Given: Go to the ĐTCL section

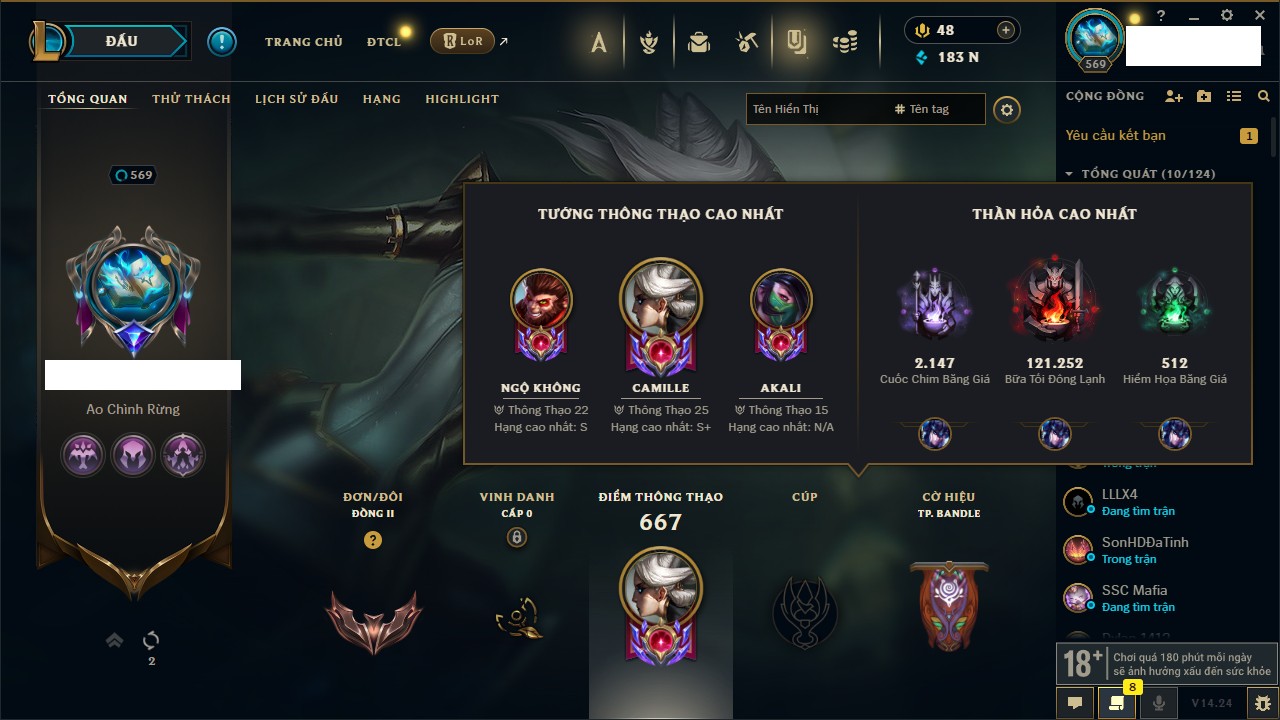Looking at the screenshot, I should (384, 42).
